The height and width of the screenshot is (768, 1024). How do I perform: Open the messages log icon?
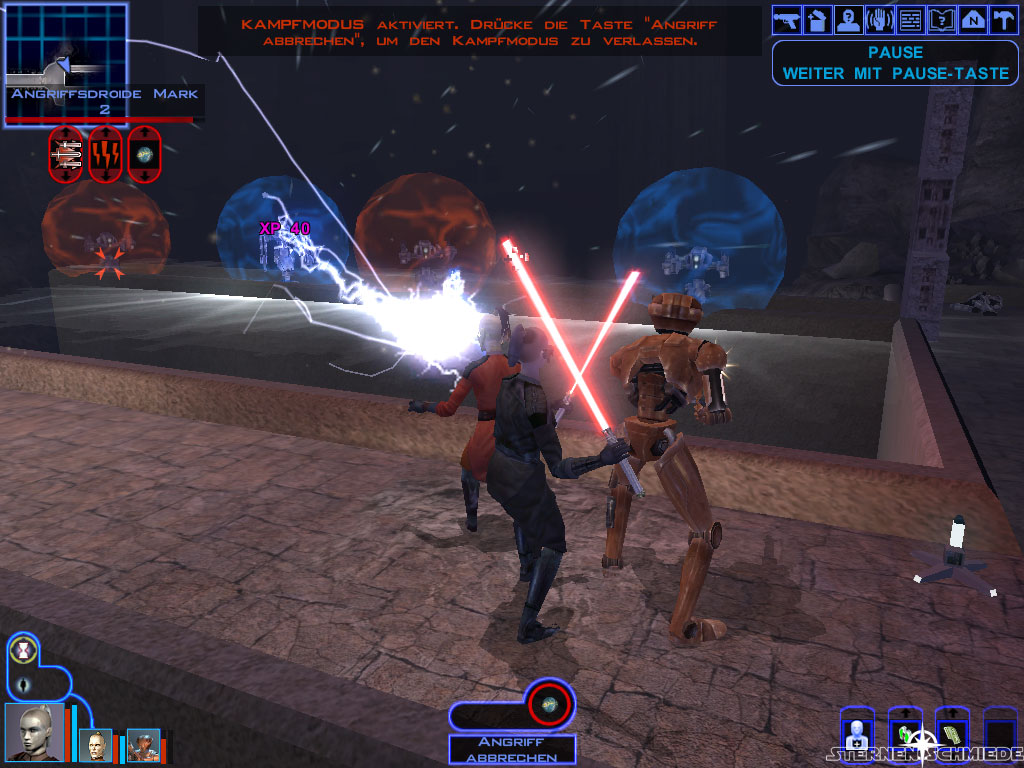coord(911,19)
